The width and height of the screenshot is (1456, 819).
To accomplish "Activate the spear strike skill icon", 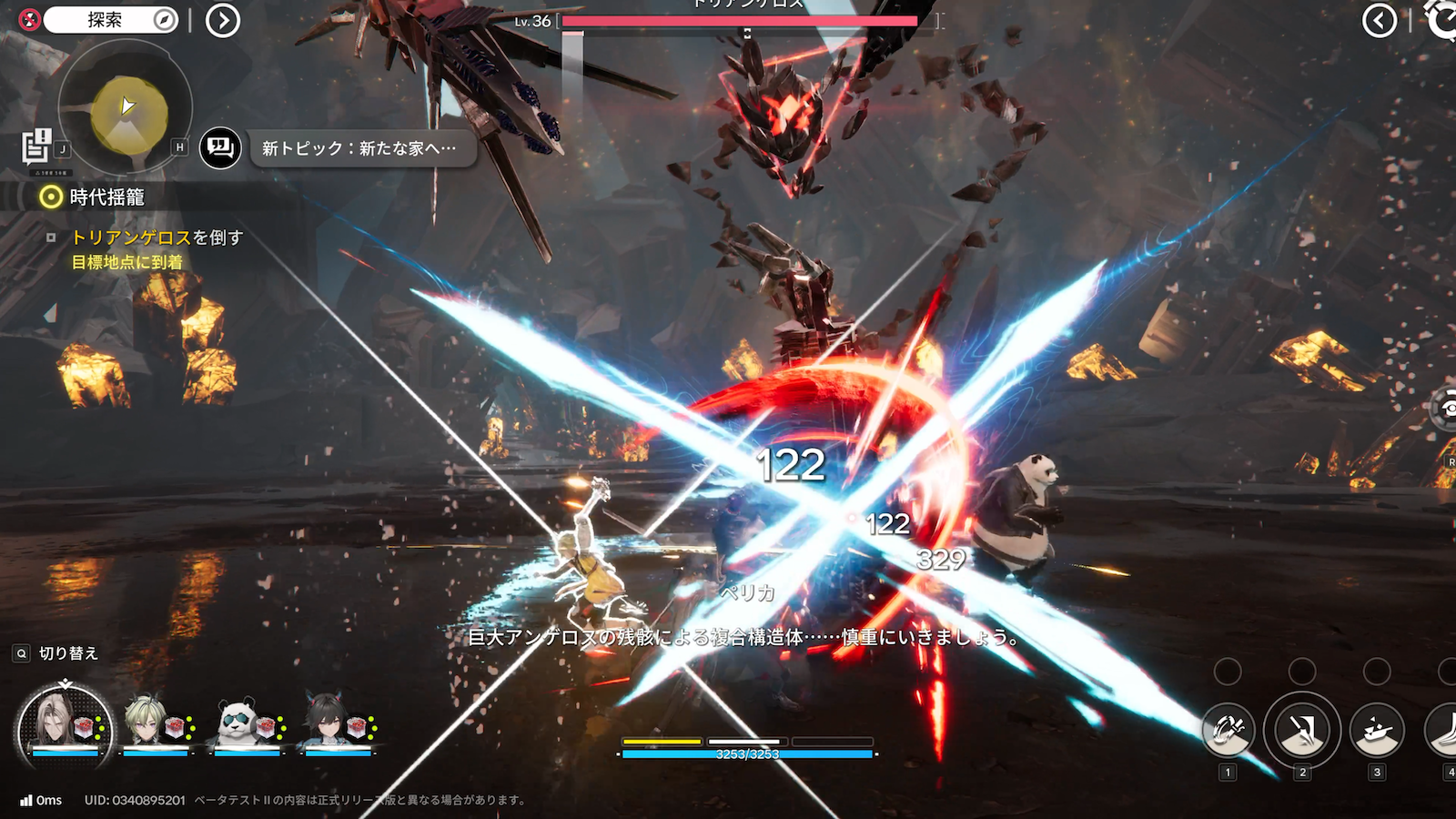I will click(1302, 730).
